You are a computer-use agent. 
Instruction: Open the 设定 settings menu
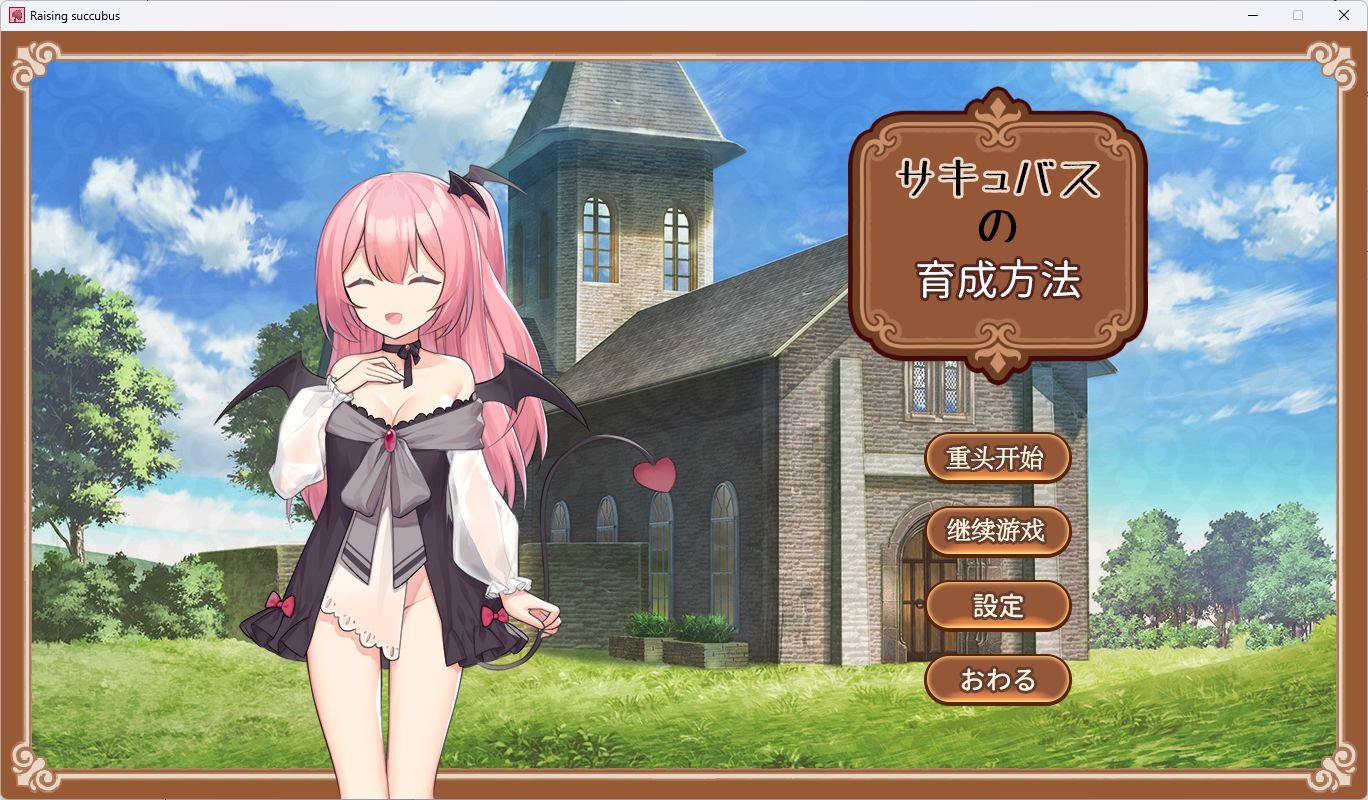pos(998,605)
